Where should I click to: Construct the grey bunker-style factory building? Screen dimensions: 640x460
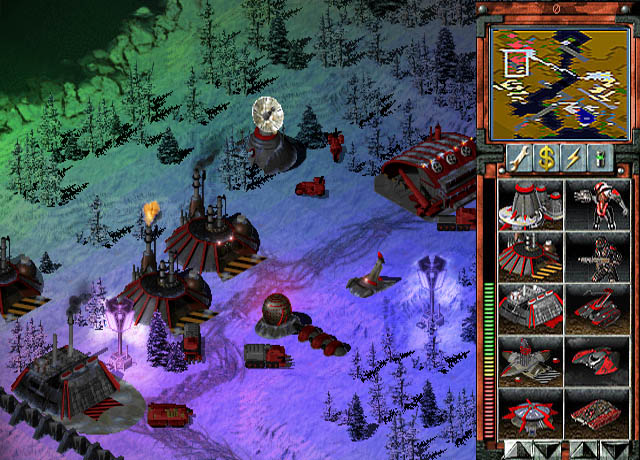coord(530,308)
